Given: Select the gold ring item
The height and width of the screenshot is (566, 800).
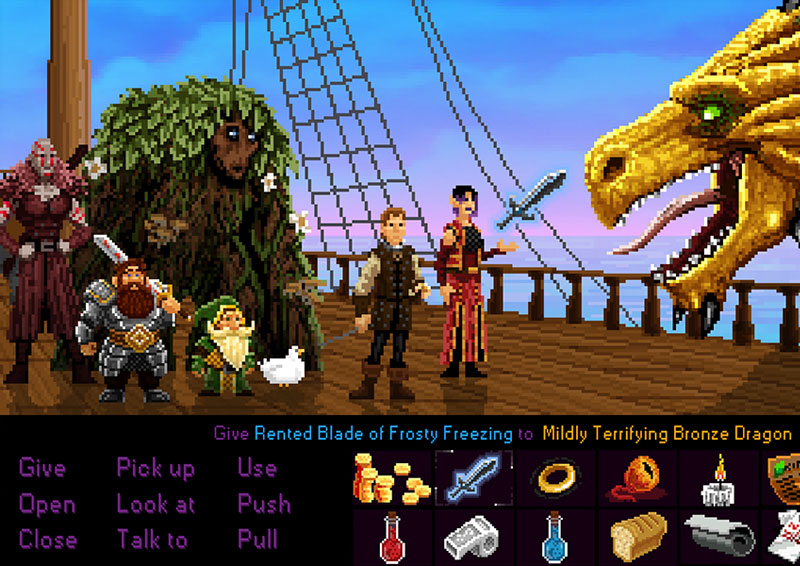Looking at the screenshot, I should [555, 479].
